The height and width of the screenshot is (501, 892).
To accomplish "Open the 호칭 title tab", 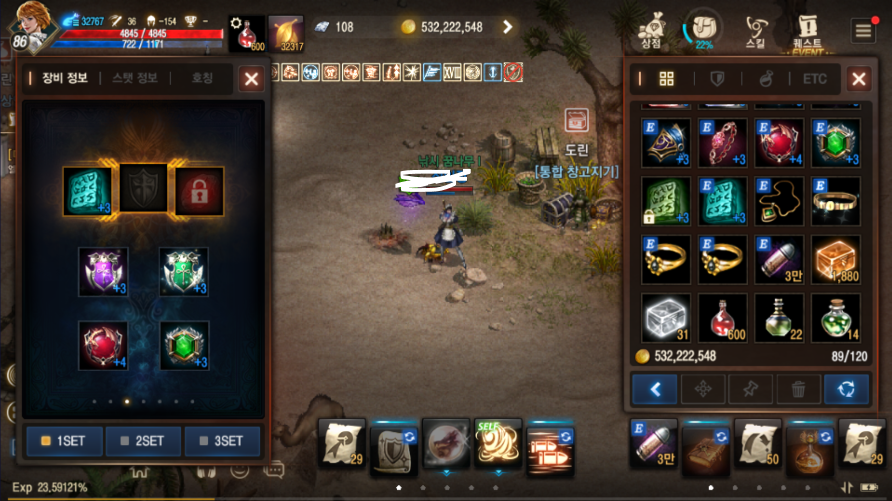I will (202, 78).
